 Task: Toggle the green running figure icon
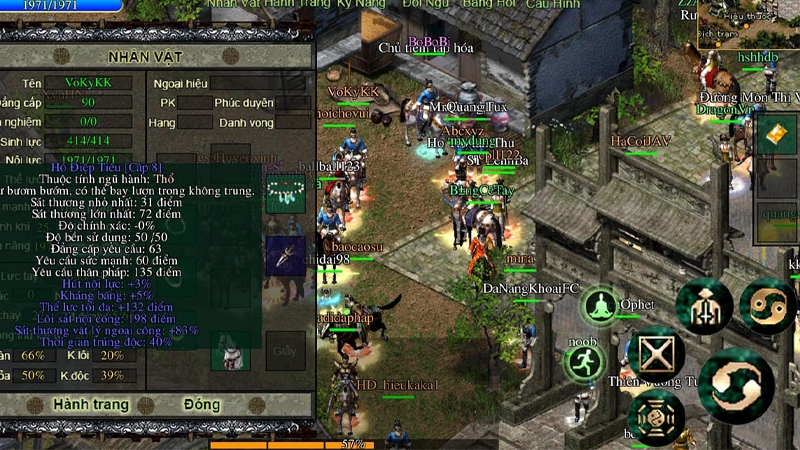[x=585, y=363]
